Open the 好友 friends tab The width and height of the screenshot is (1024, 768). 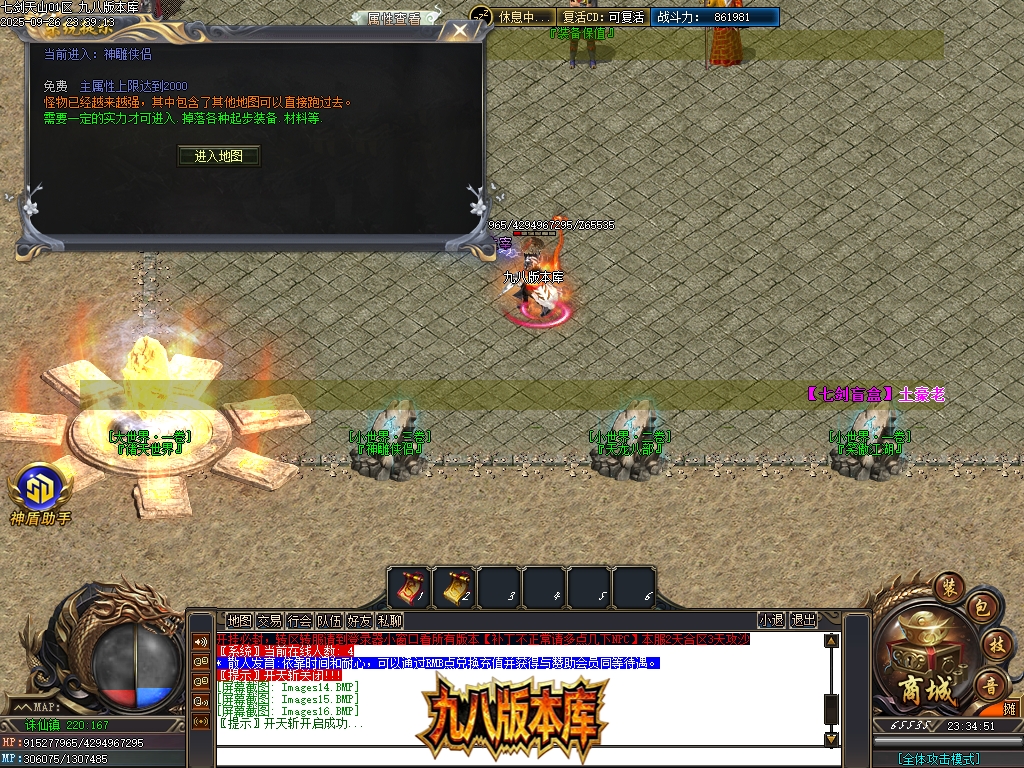click(x=359, y=620)
